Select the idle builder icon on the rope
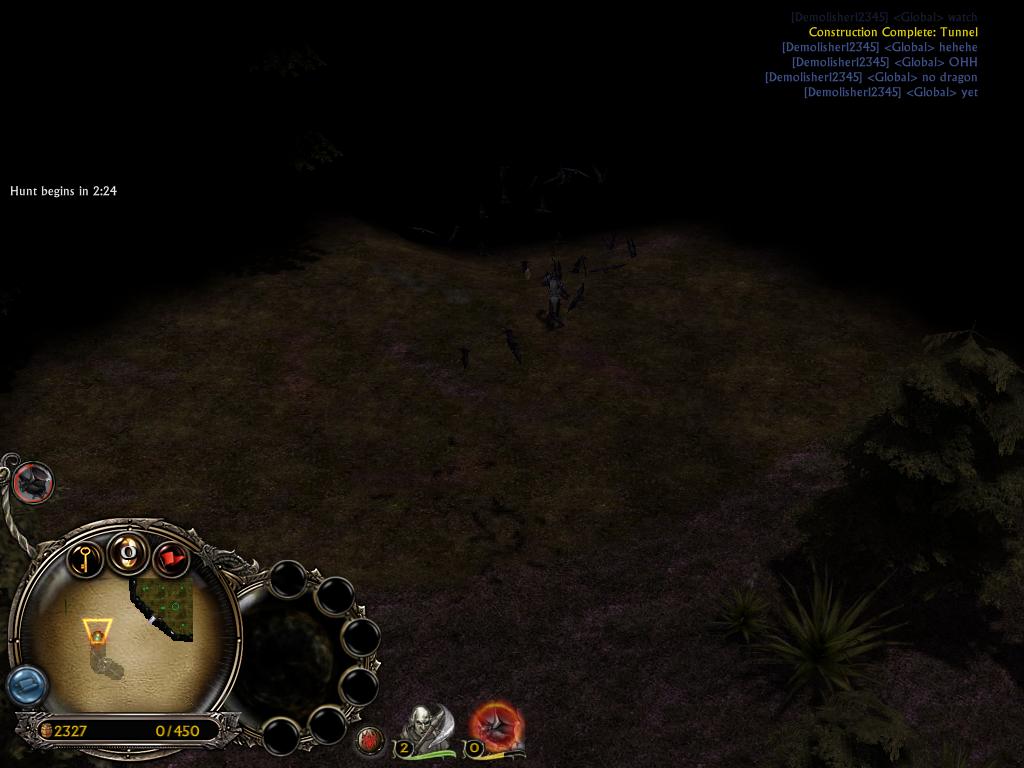Screen dimensions: 1024x768 [33, 483]
